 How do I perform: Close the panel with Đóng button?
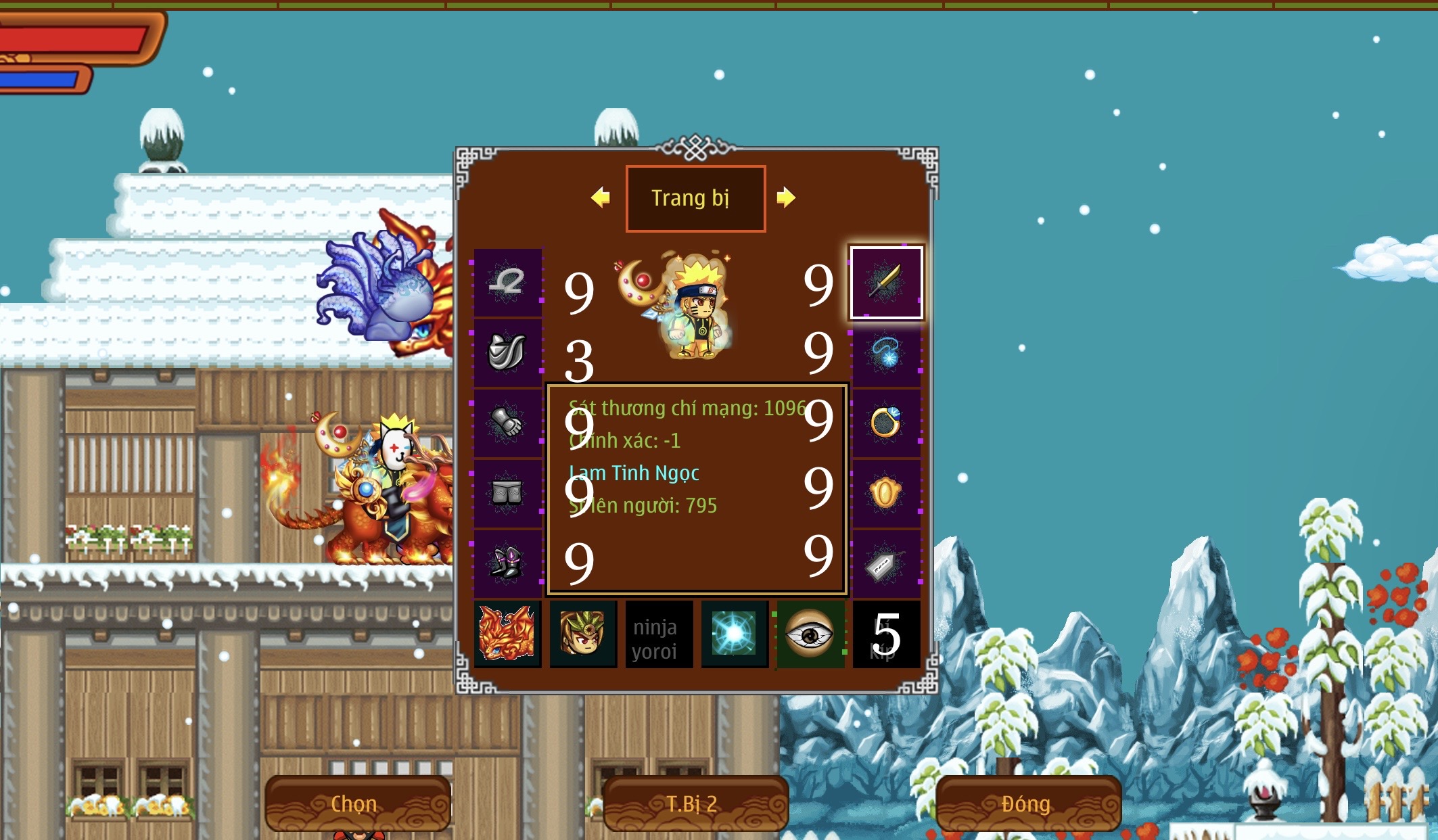click(x=1025, y=803)
